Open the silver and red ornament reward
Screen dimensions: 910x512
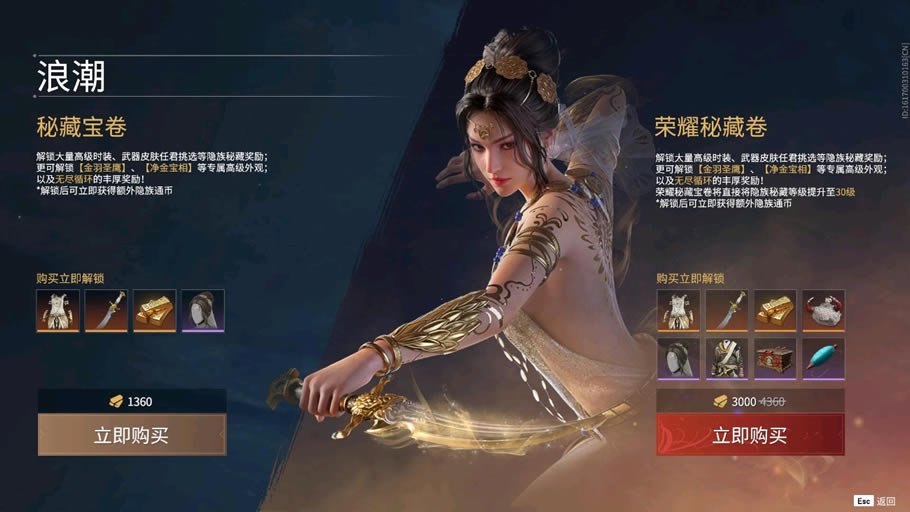pos(823,311)
